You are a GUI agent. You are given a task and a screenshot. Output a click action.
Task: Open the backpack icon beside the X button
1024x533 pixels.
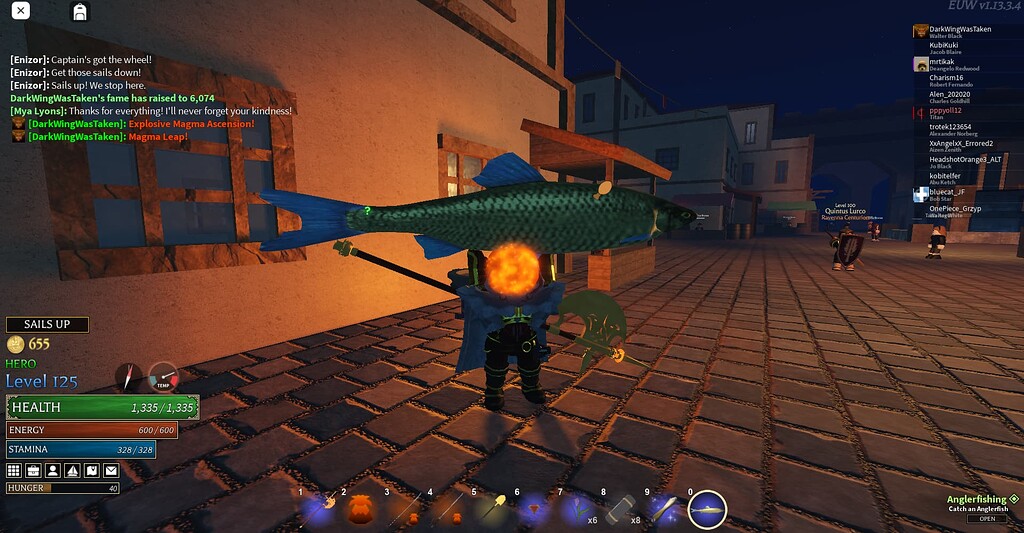79,12
